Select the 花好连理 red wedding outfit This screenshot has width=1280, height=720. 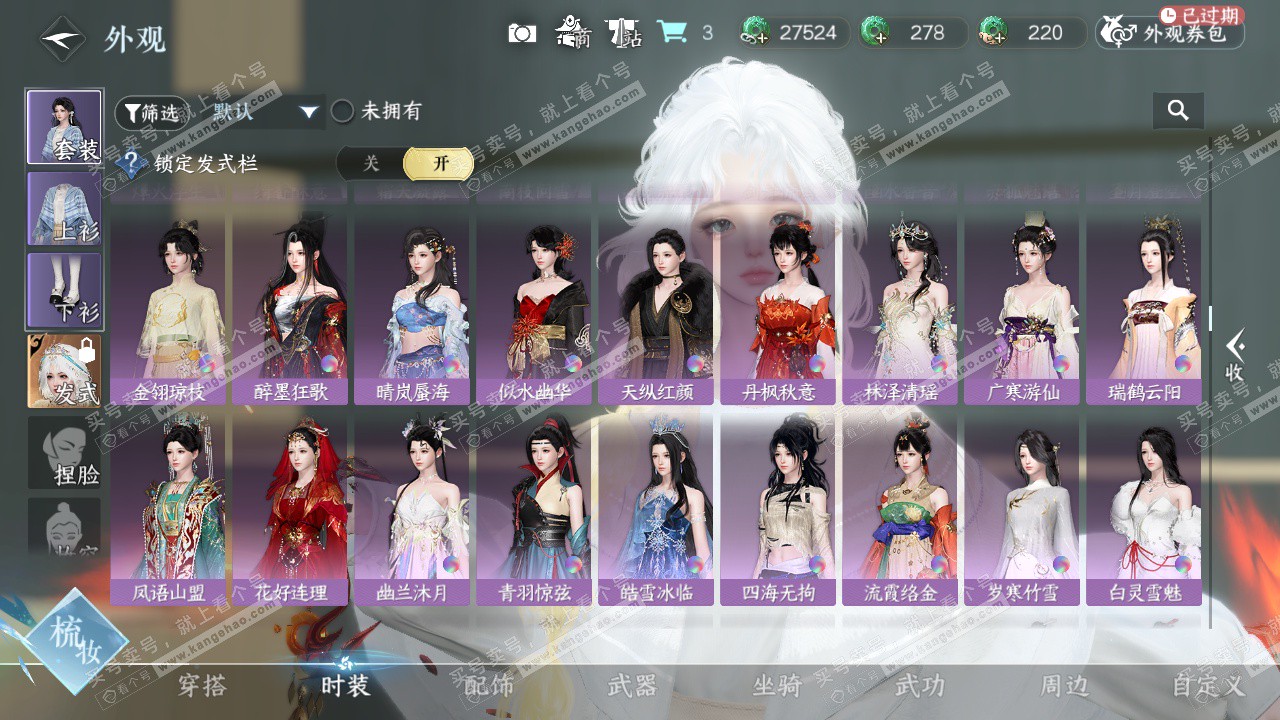[x=291, y=508]
